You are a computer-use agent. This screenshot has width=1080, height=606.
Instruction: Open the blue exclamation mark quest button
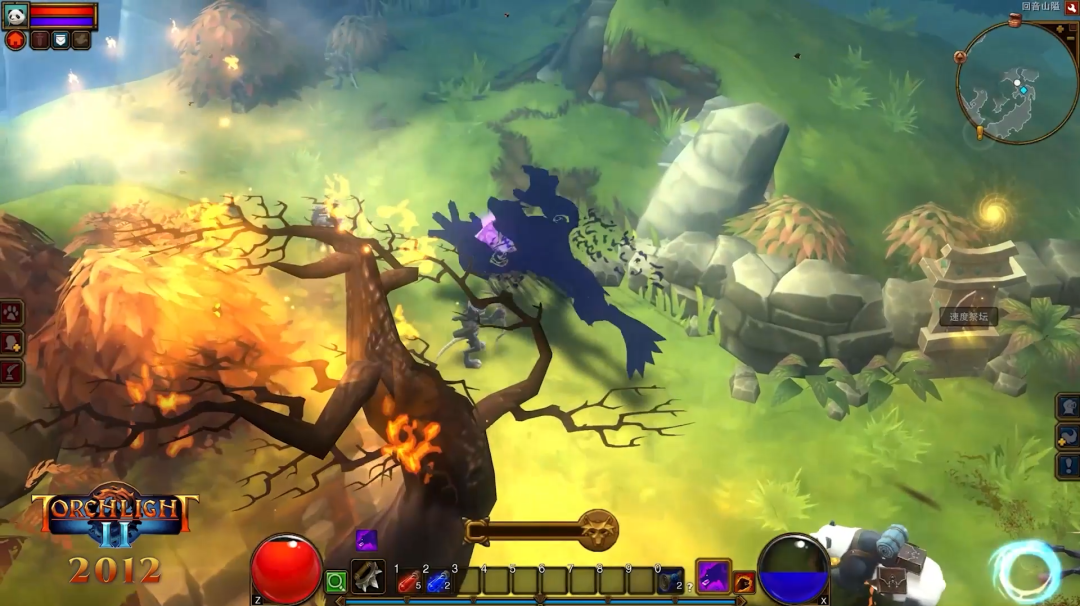point(1068,466)
